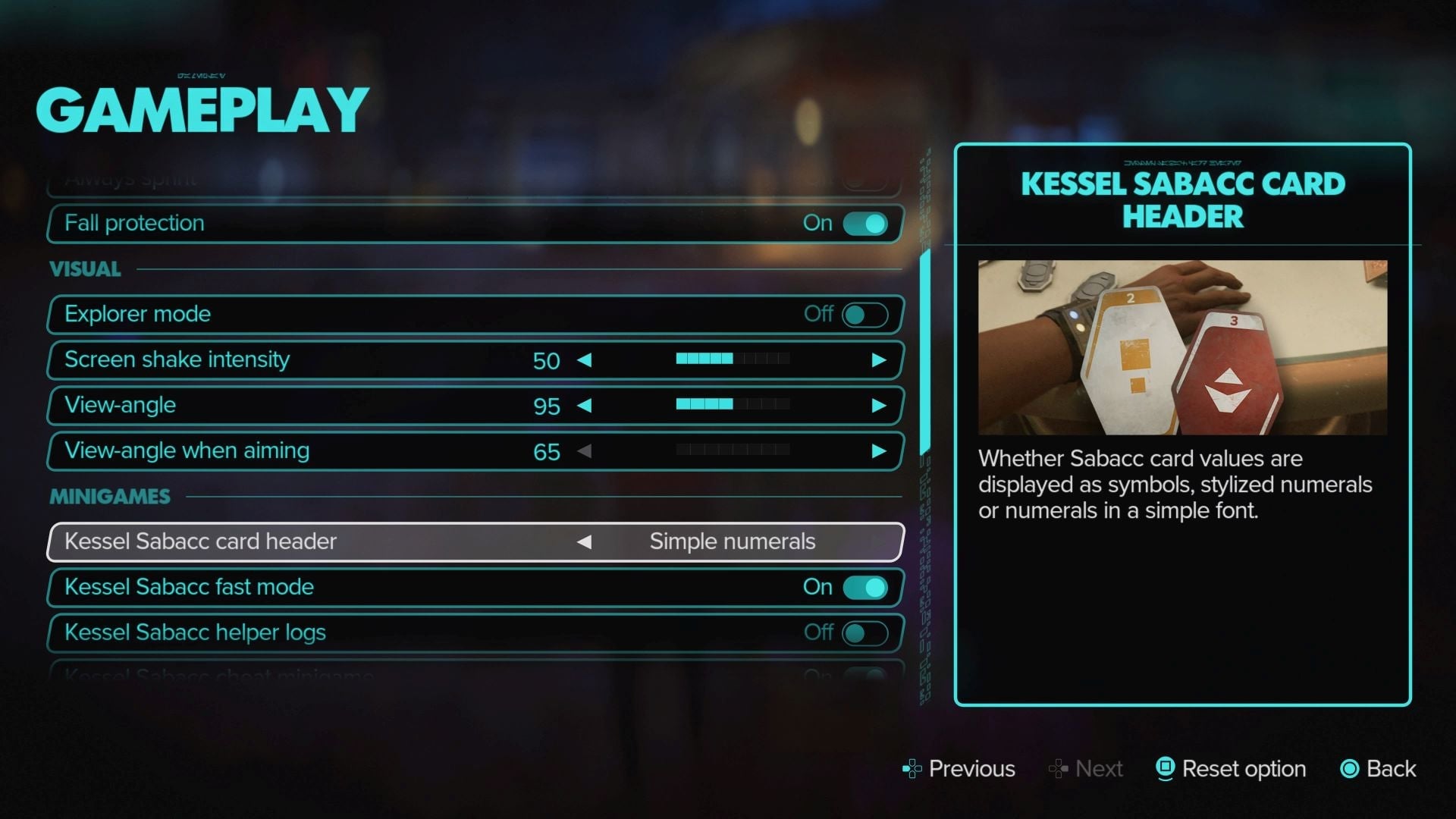Select the VISUAL section header
1456x819 pixels.
click(x=85, y=268)
